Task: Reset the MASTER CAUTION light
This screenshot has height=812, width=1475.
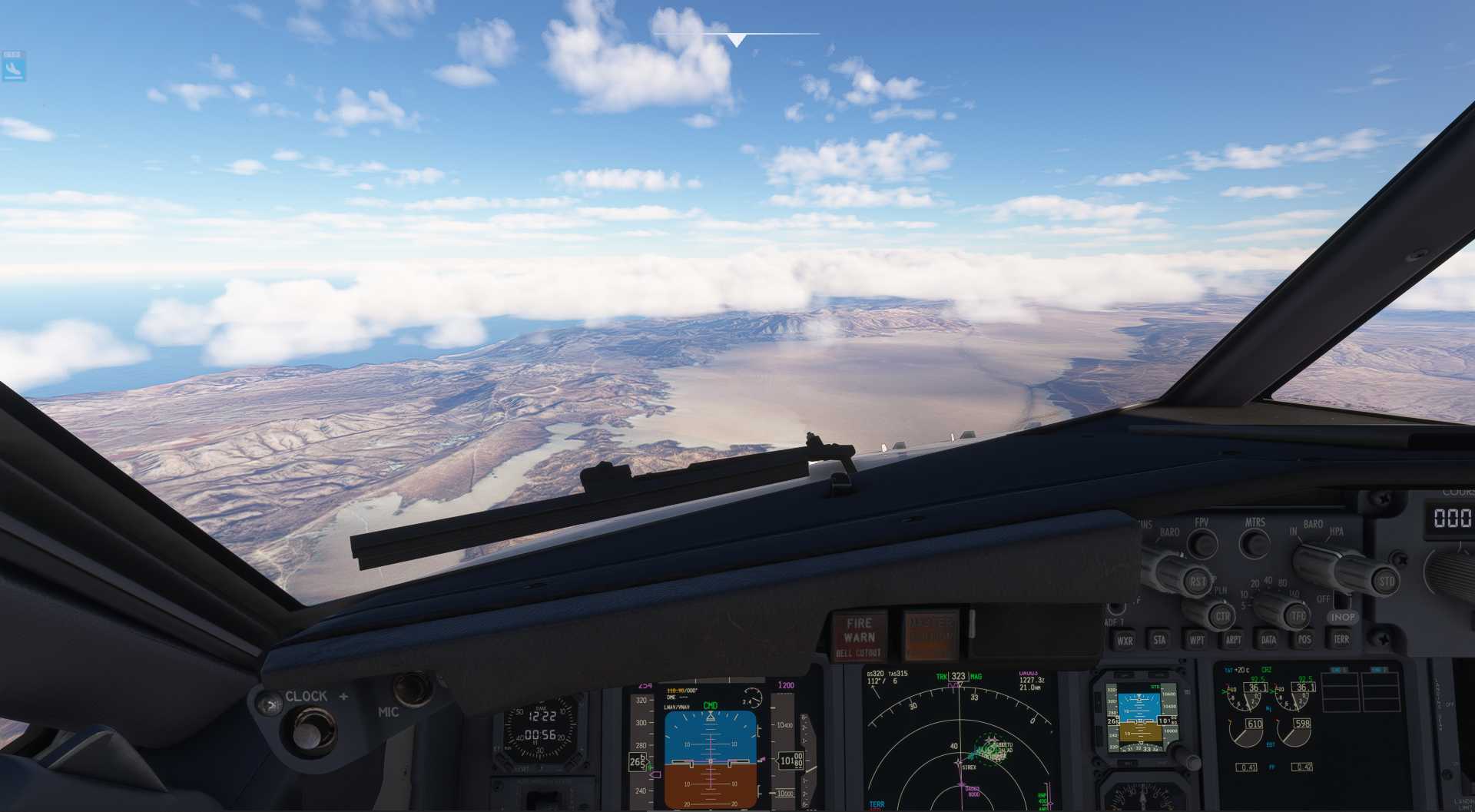Action: pyautogui.click(x=931, y=635)
